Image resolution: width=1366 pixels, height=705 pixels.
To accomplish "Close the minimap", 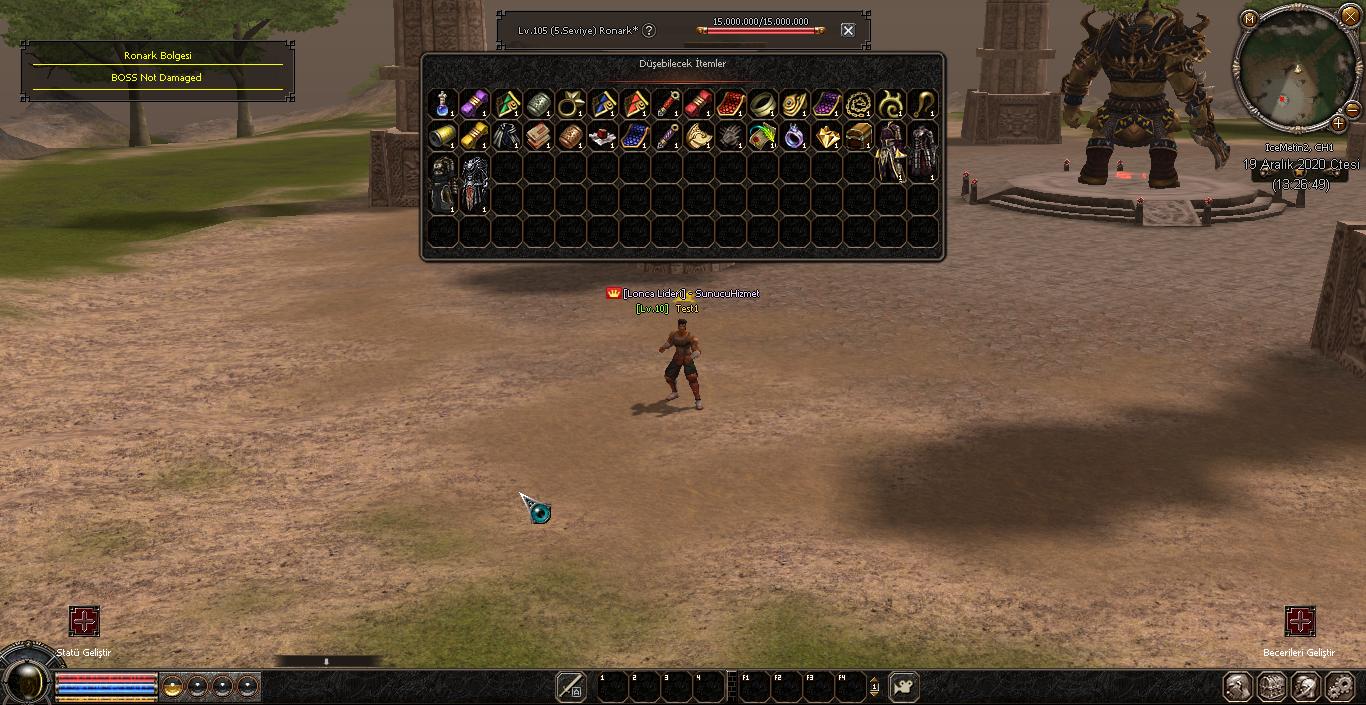I will point(1350,17).
